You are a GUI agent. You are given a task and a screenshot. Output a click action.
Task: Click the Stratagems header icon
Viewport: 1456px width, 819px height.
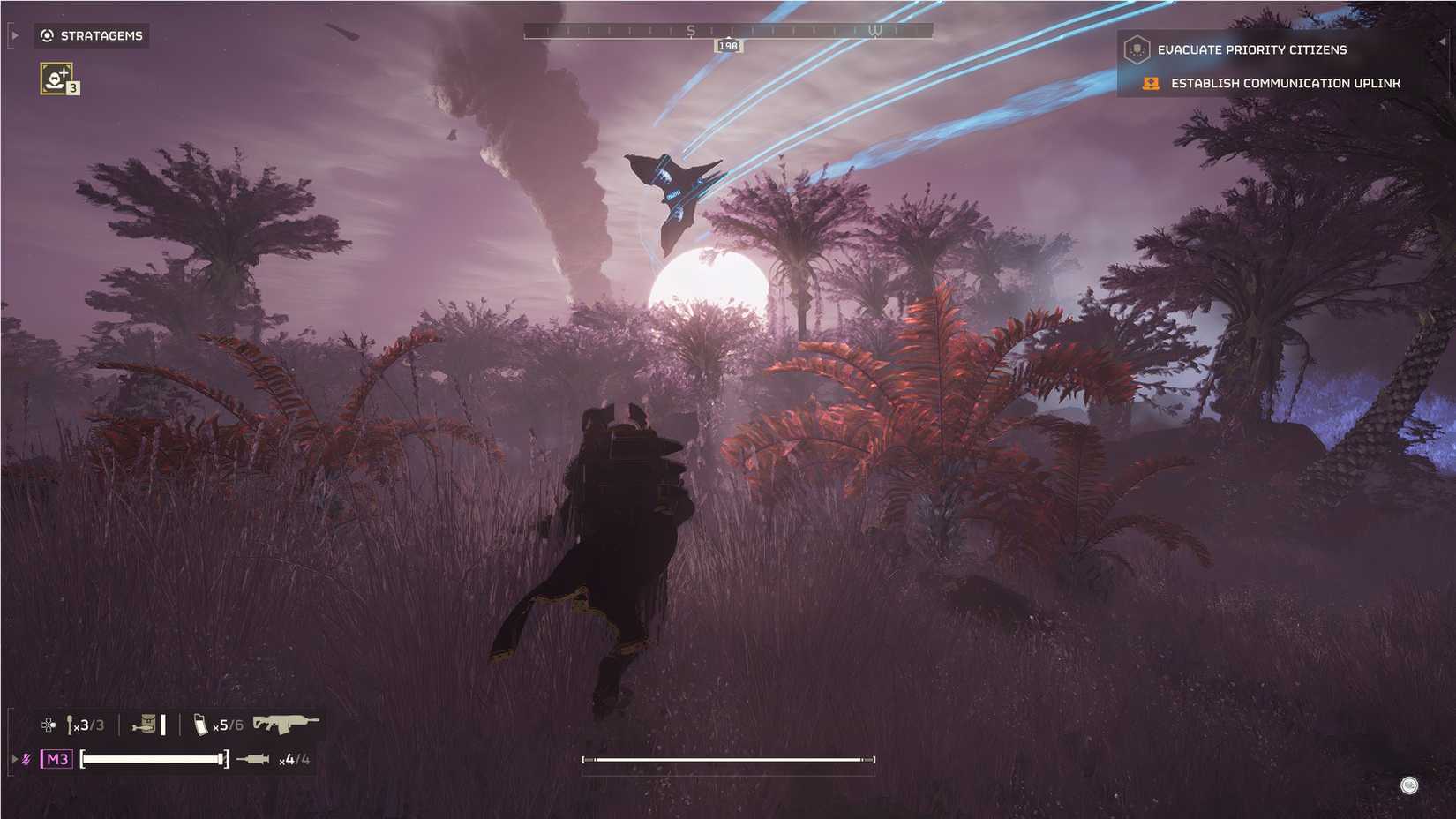(47, 35)
